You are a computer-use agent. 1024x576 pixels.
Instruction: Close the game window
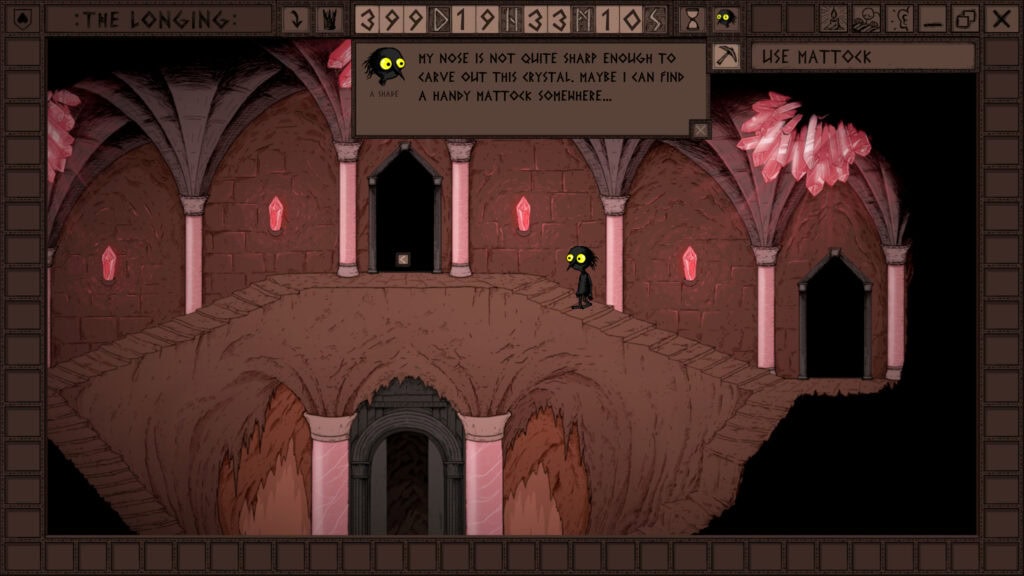[x=999, y=19]
